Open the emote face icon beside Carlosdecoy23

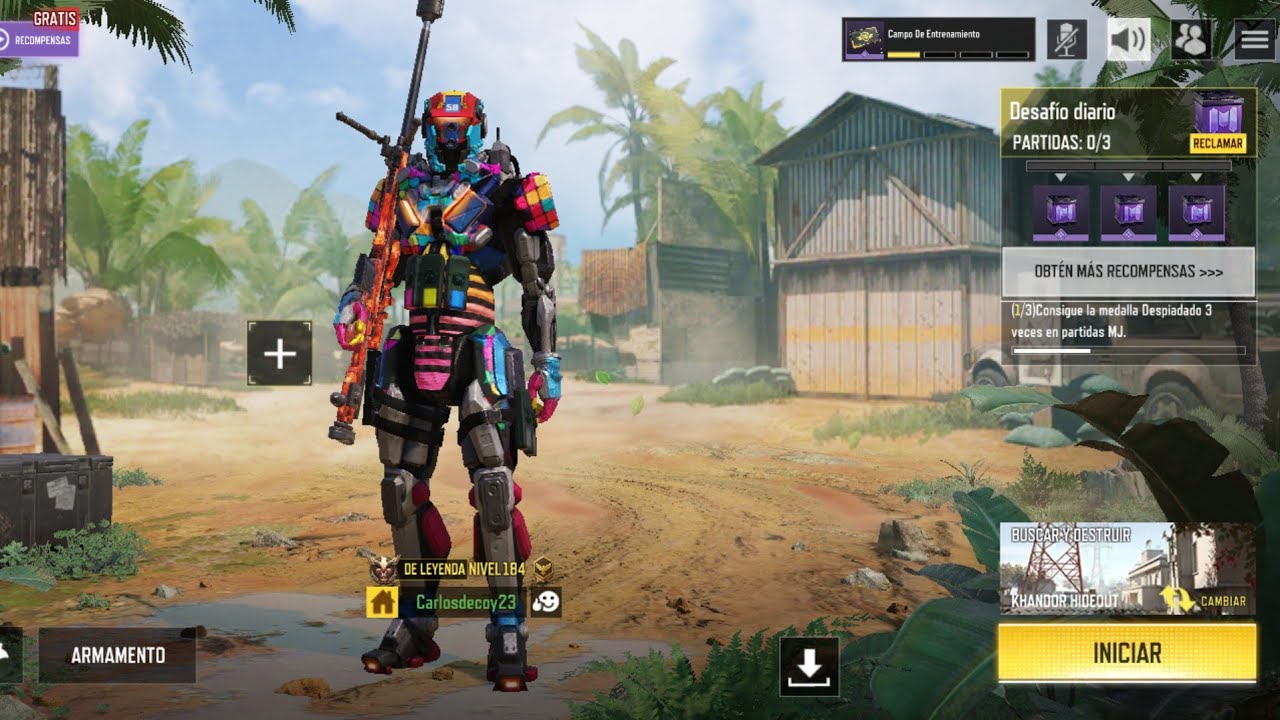click(546, 602)
